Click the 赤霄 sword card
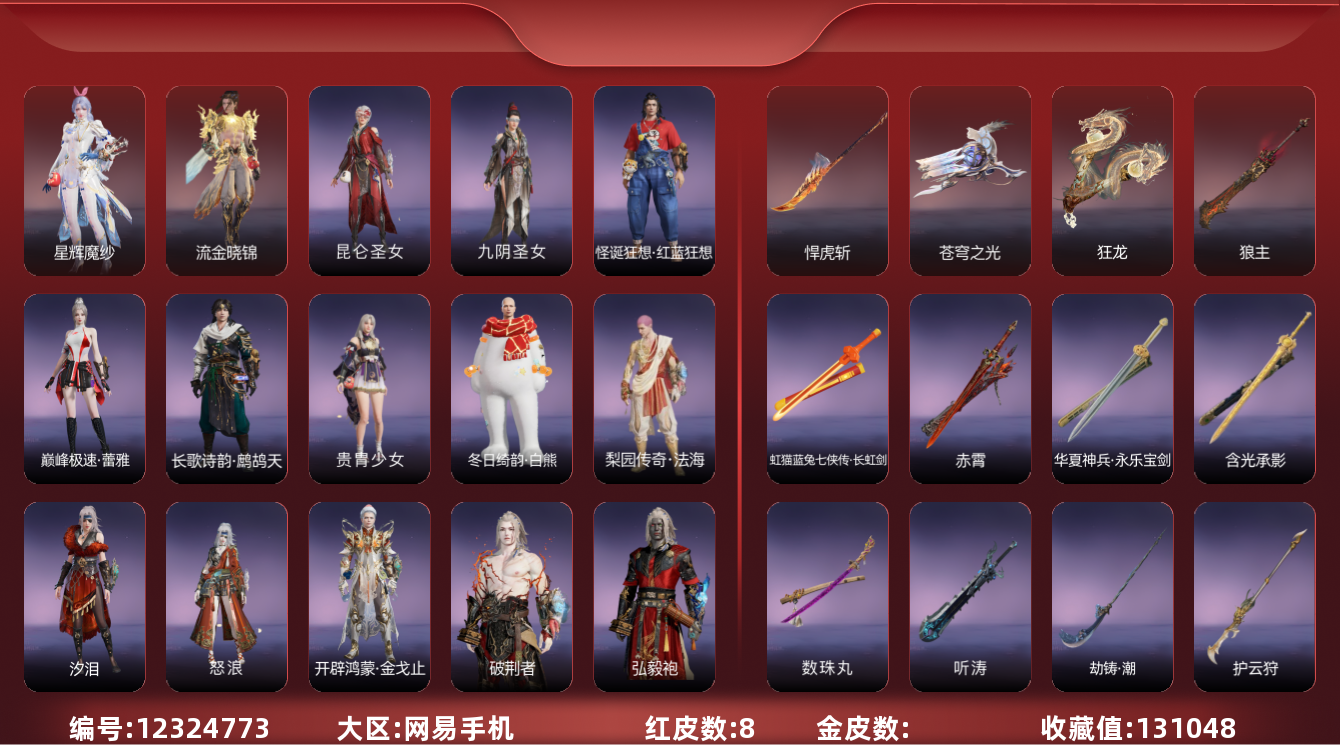This screenshot has height=745, width=1340. (x=969, y=388)
